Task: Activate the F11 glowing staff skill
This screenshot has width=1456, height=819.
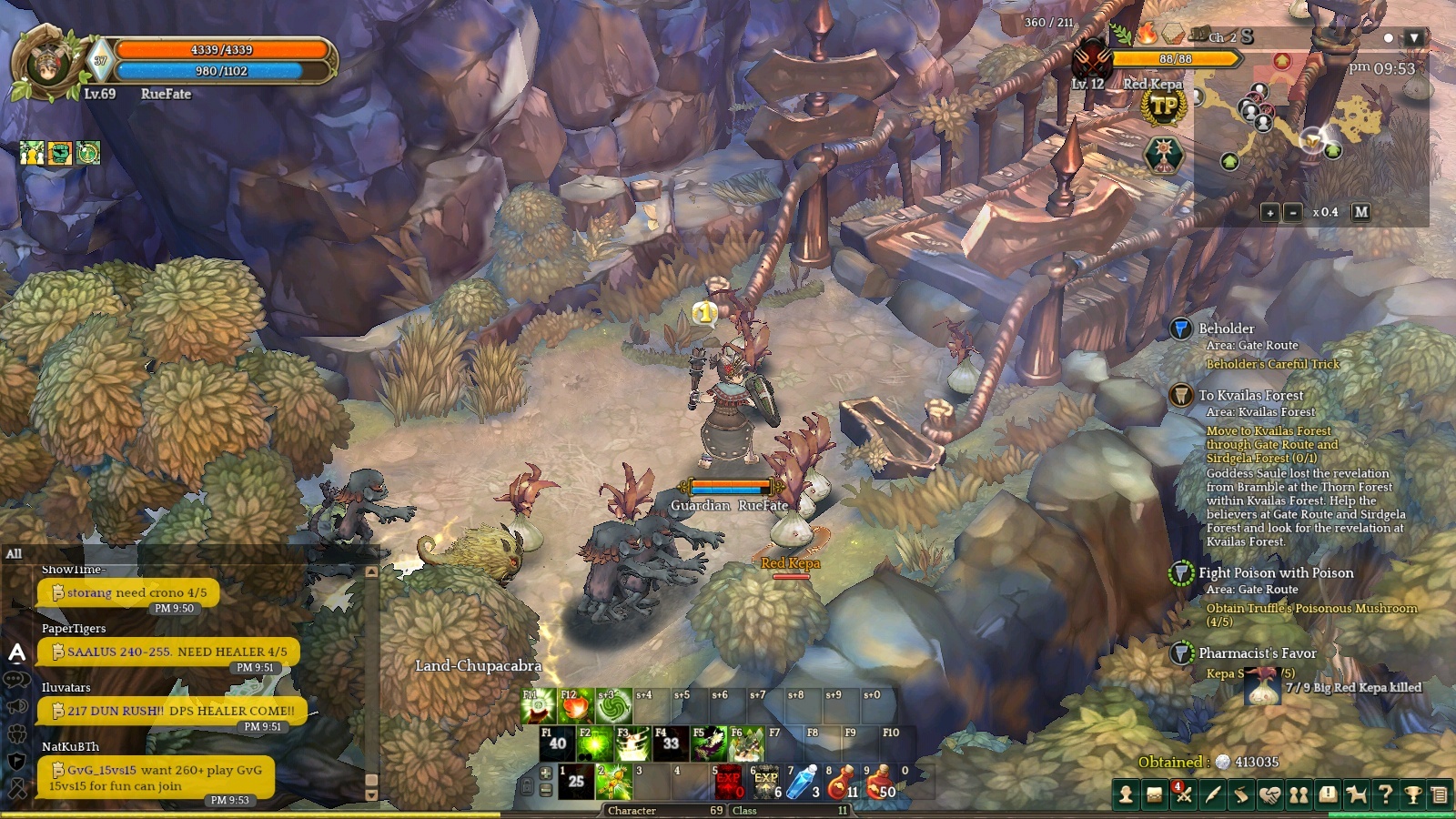Action: point(538,706)
